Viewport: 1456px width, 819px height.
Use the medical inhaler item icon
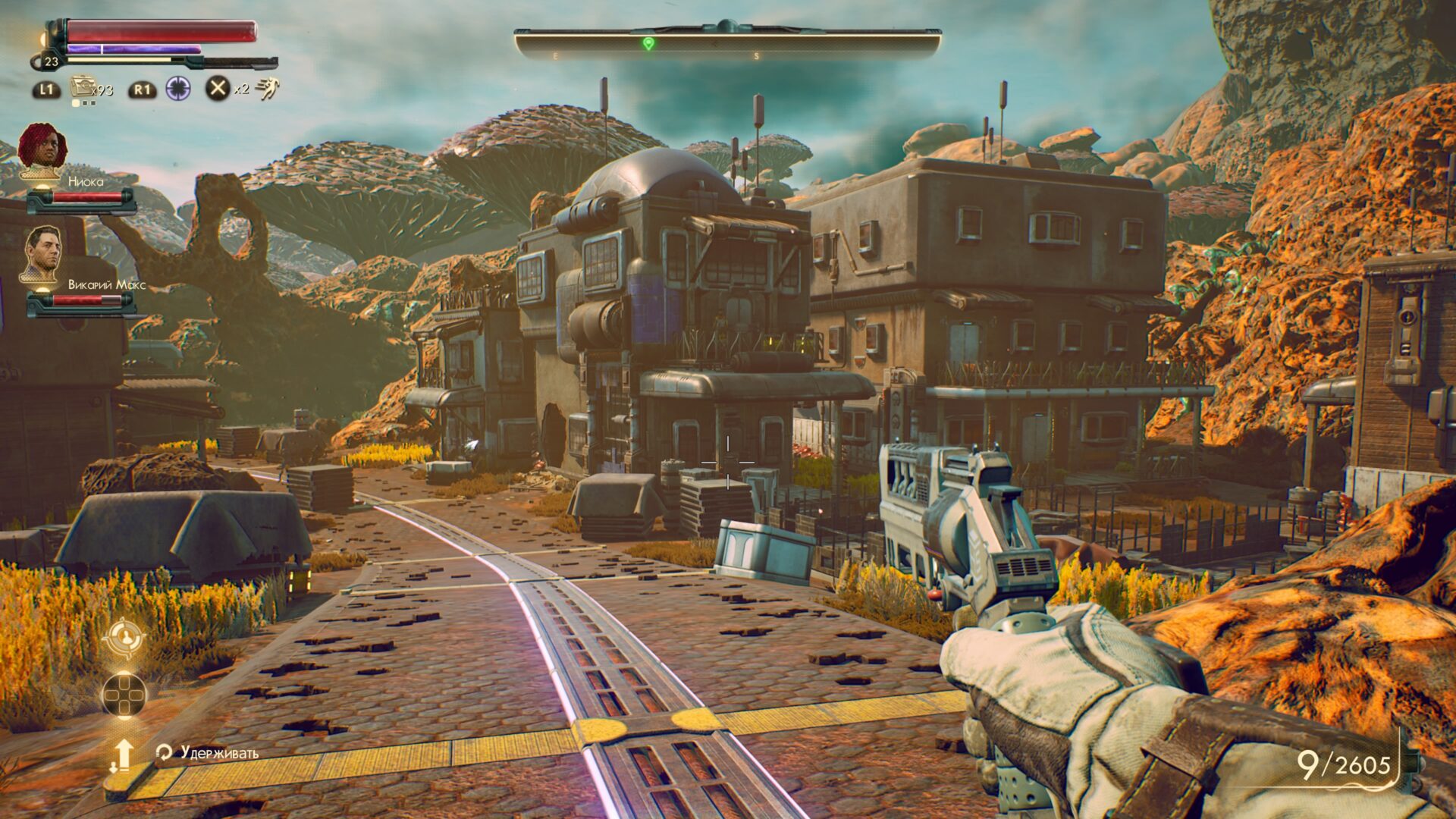pos(82,87)
